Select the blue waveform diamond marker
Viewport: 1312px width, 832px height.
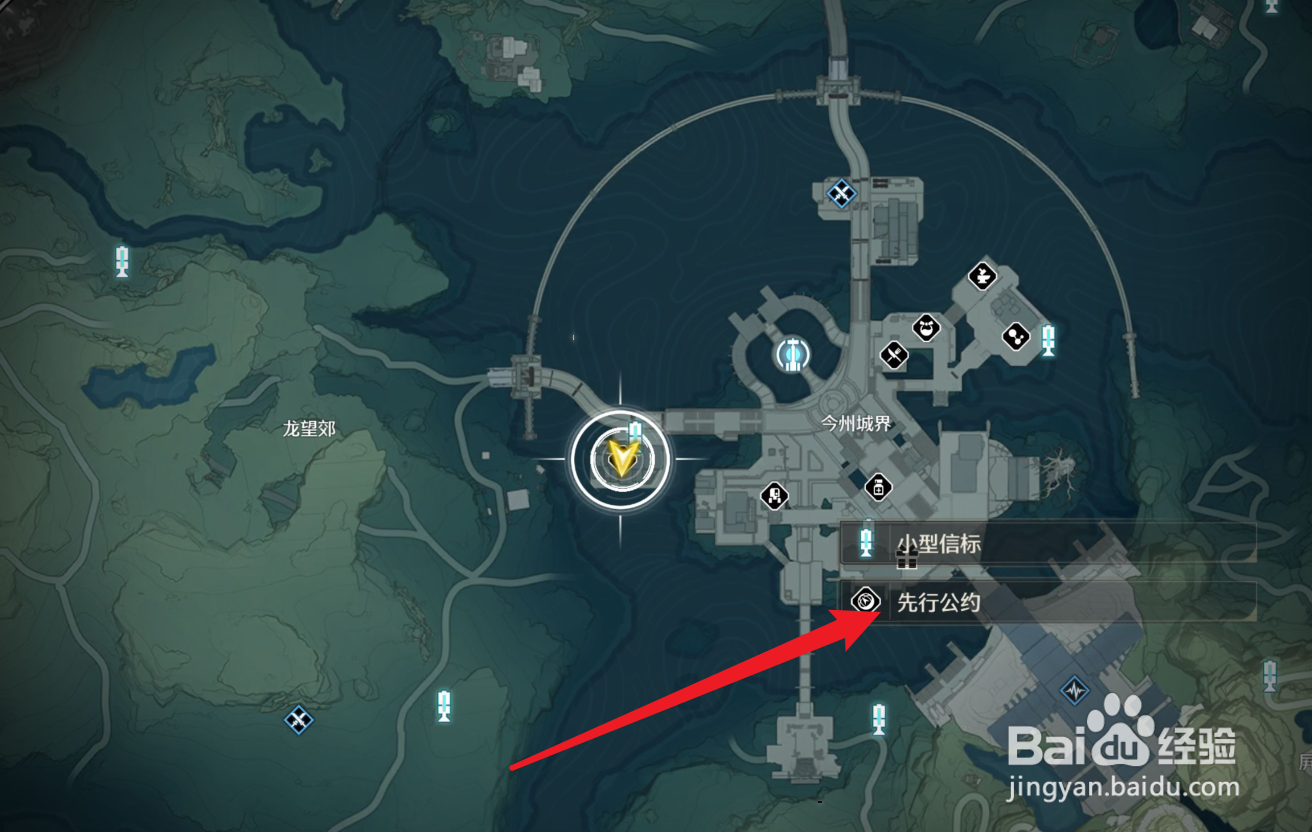click(1075, 690)
